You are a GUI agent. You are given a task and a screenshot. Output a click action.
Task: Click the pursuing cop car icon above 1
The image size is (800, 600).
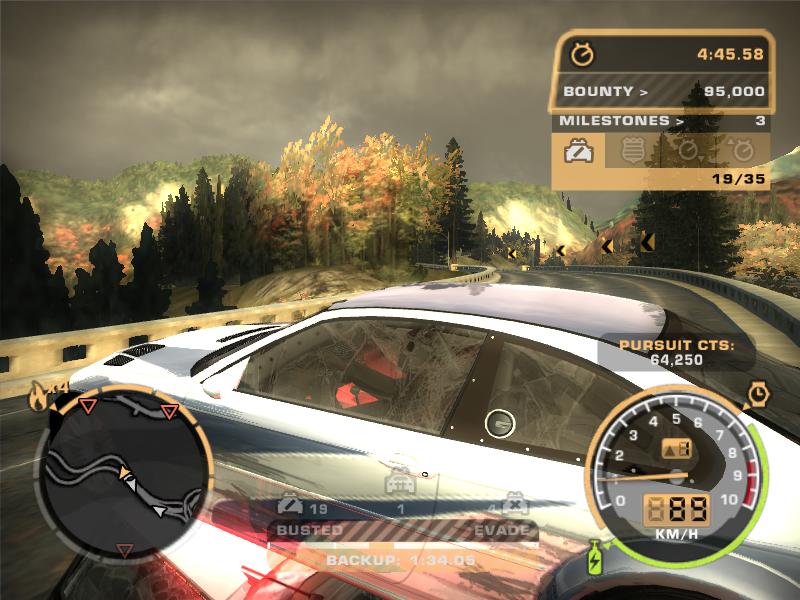(401, 484)
